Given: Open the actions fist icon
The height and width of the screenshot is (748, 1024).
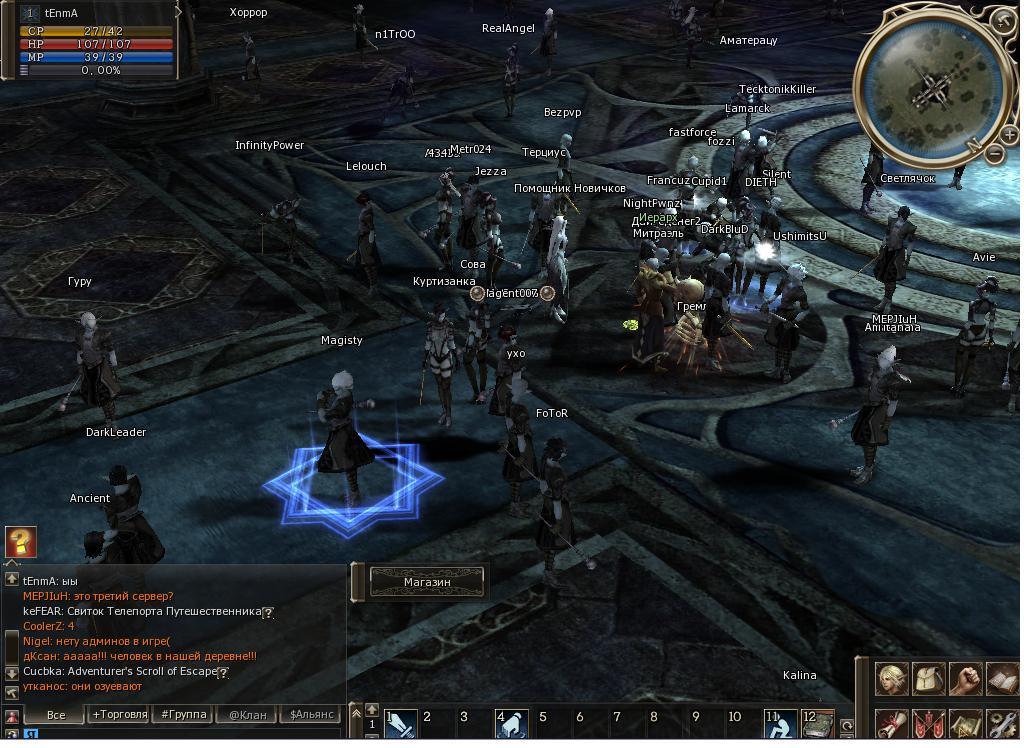Looking at the screenshot, I should [965, 679].
